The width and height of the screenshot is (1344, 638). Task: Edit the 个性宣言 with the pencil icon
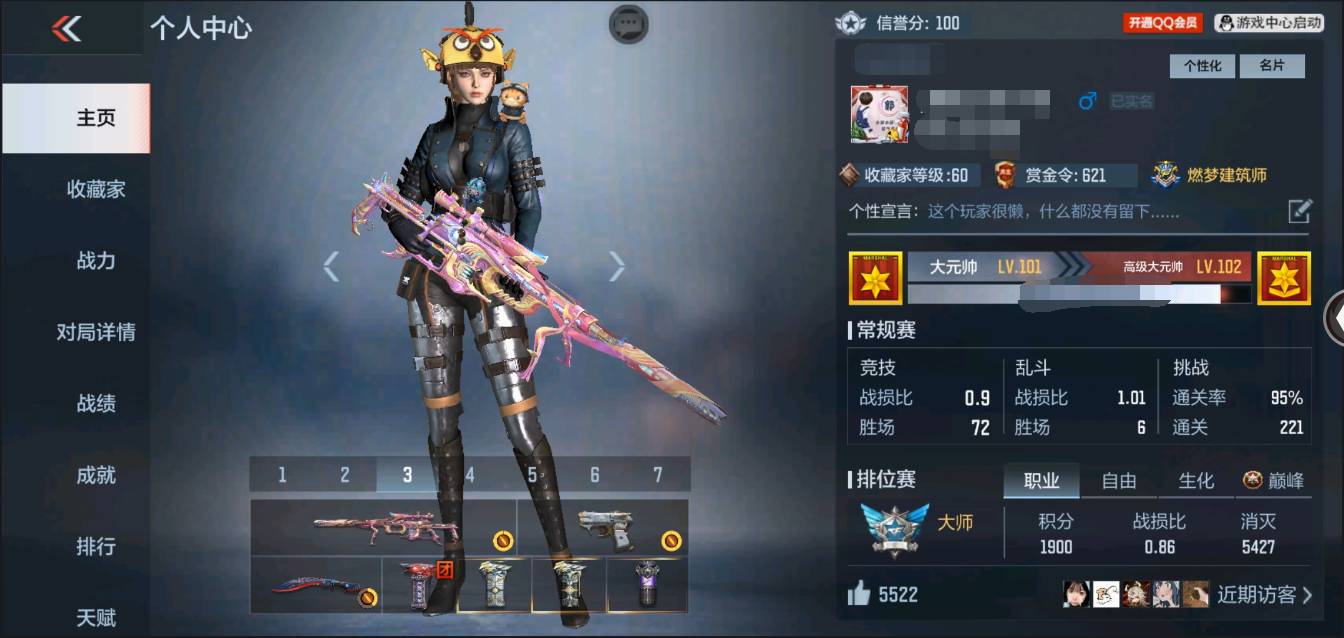(1299, 211)
